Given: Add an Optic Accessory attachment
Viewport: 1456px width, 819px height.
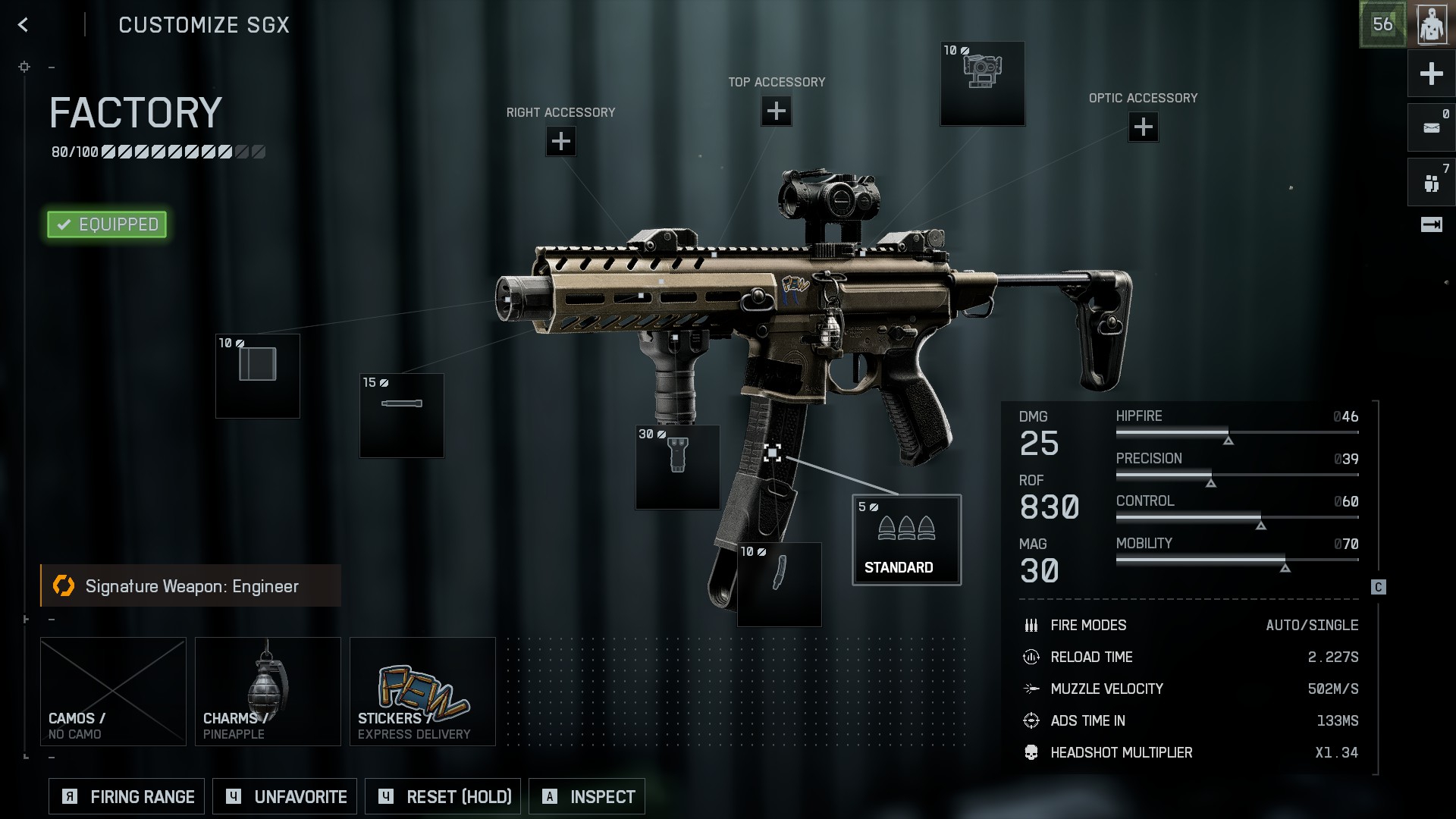Looking at the screenshot, I should click(x=1143, y=127).
